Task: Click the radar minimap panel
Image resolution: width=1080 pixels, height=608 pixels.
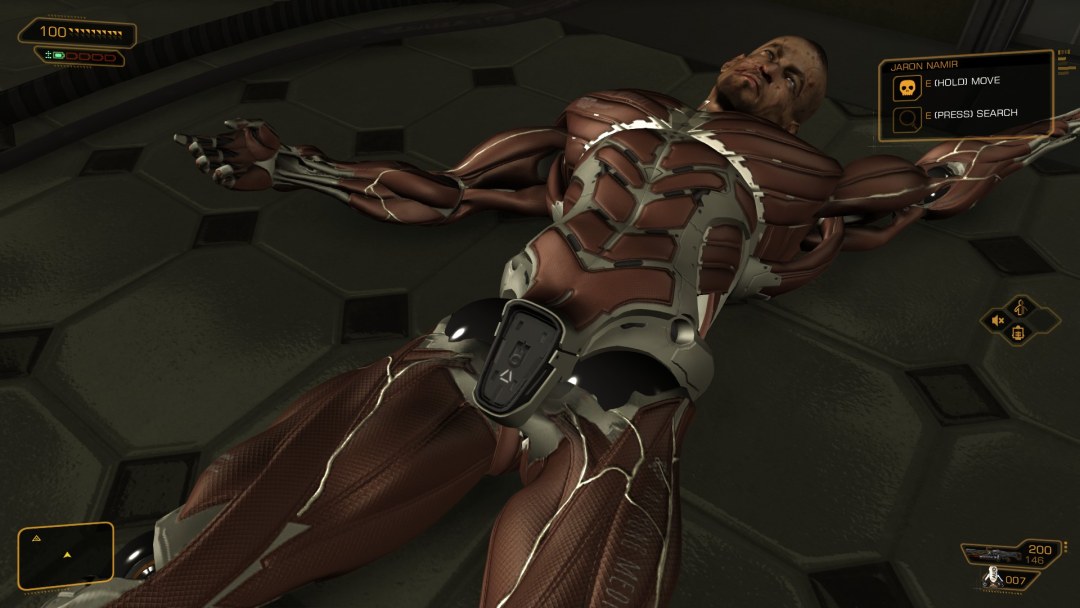Action: click(66, 555)
